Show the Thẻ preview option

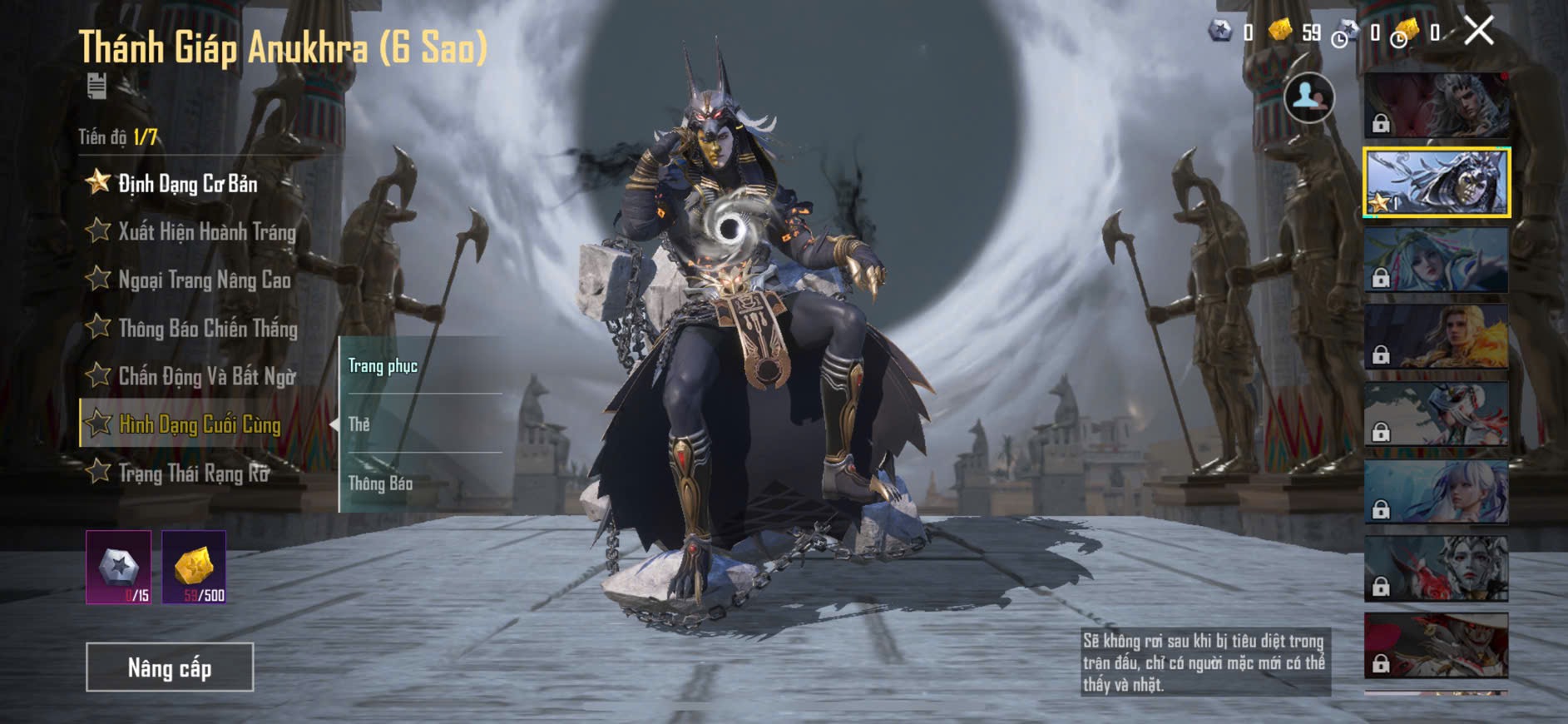click(359, 424)
